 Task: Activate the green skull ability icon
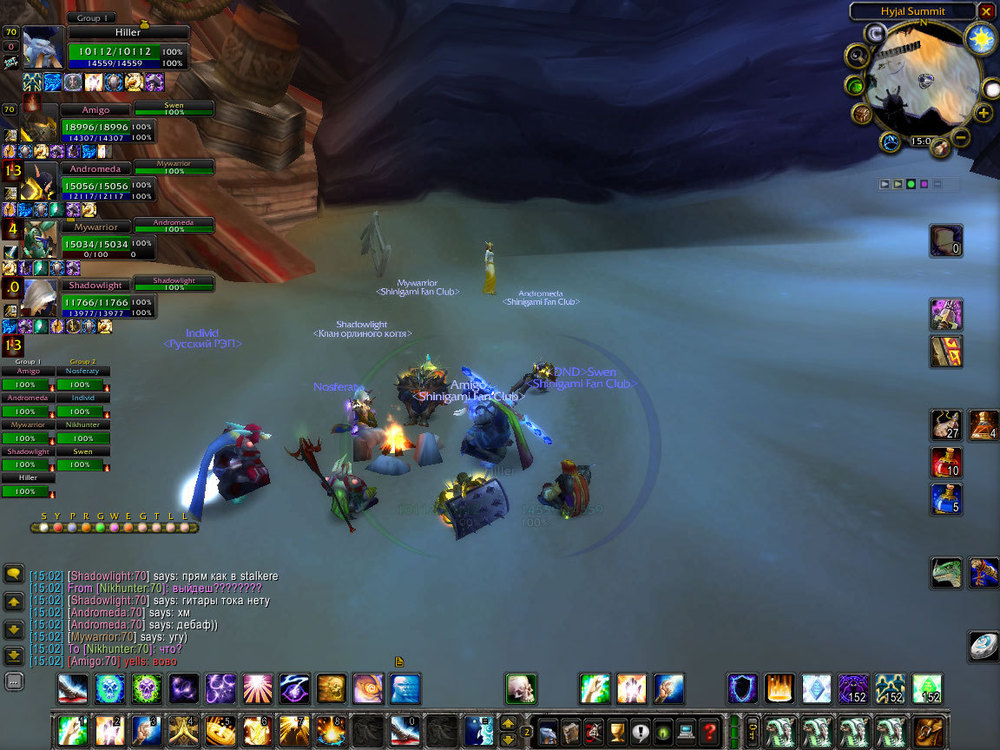coord(146,688)
